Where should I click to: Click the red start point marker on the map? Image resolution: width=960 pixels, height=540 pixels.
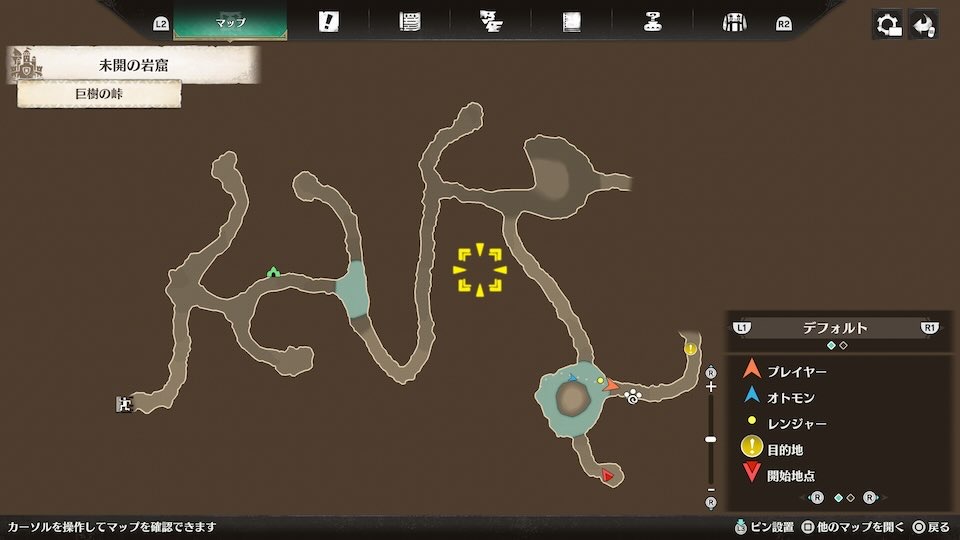(607, 476)
